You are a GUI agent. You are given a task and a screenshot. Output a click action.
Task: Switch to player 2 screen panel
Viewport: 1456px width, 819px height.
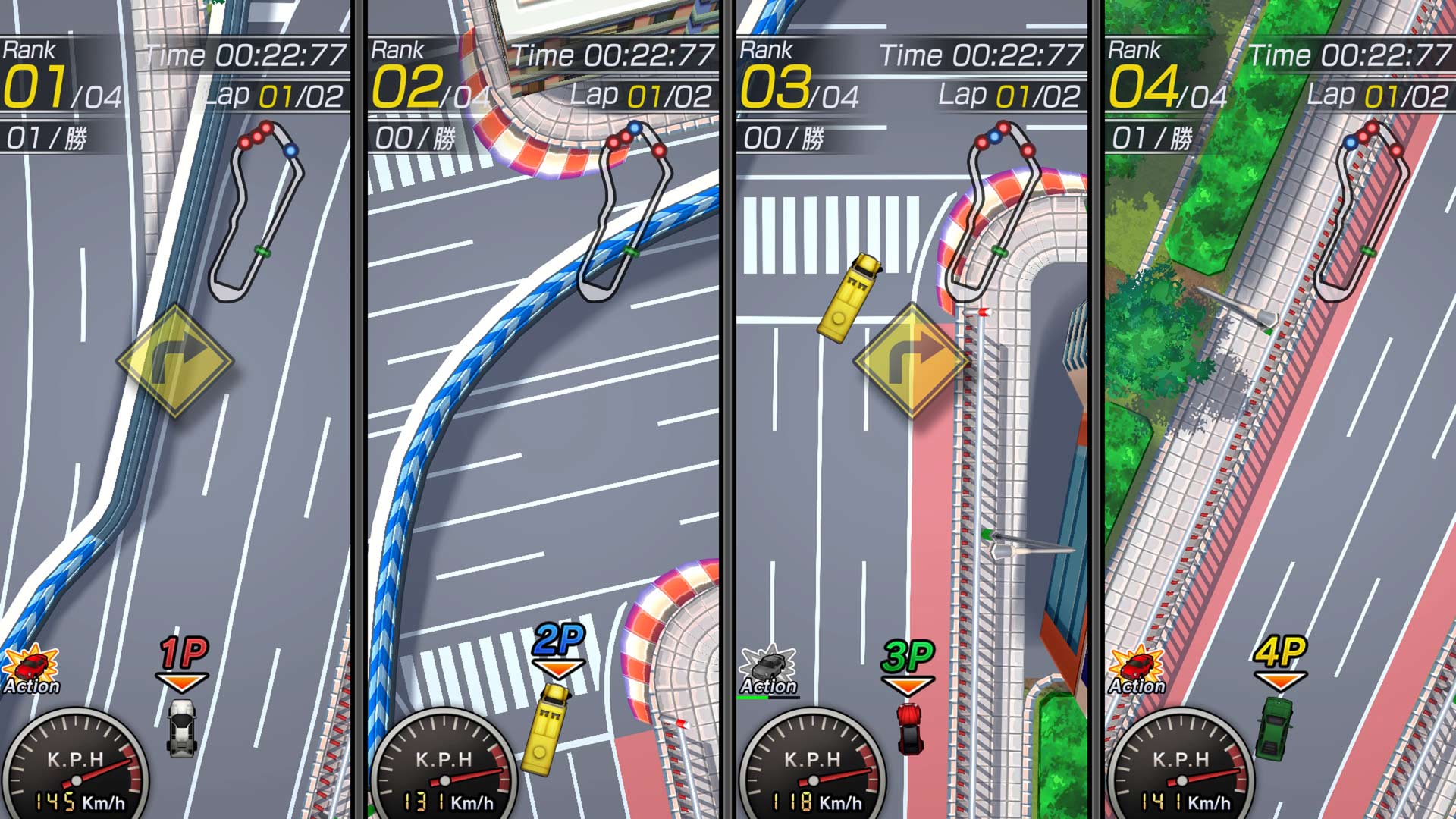point(546,409)
